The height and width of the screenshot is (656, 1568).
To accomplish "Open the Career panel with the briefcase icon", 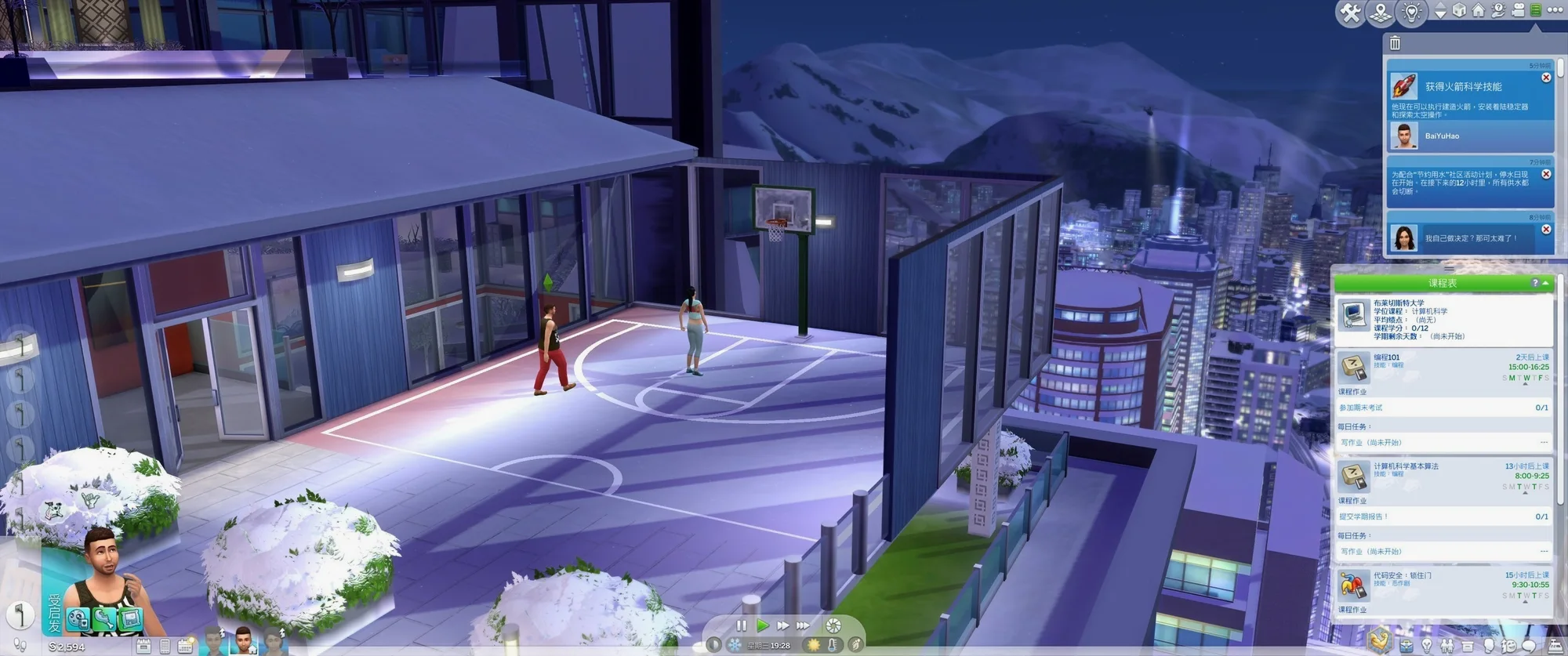I will point(1406,647).
